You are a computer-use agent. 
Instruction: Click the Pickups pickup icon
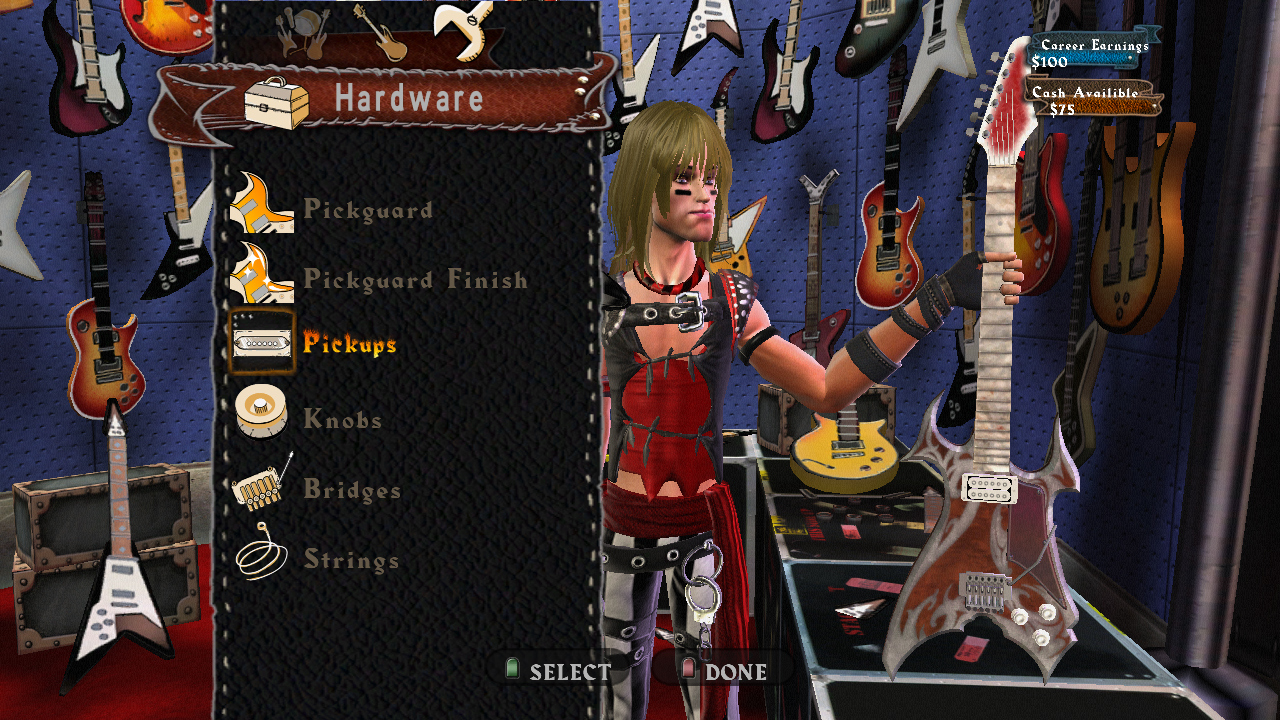point(263,343)
